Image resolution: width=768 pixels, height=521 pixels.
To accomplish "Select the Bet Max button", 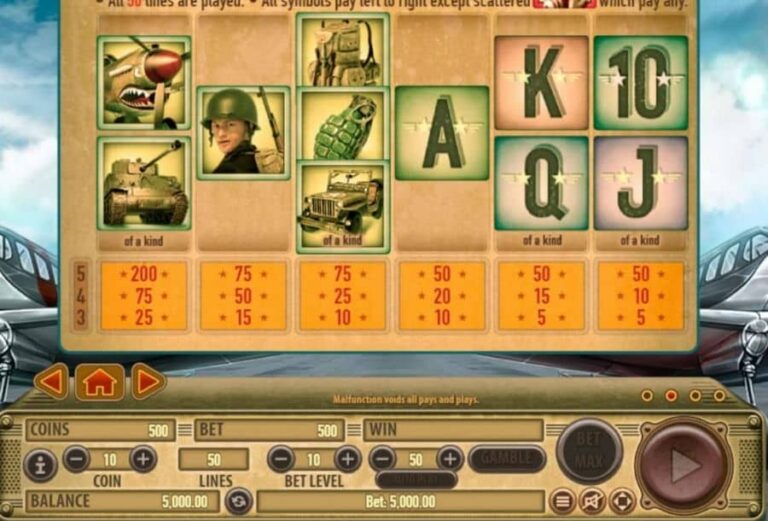I will 589,452.
